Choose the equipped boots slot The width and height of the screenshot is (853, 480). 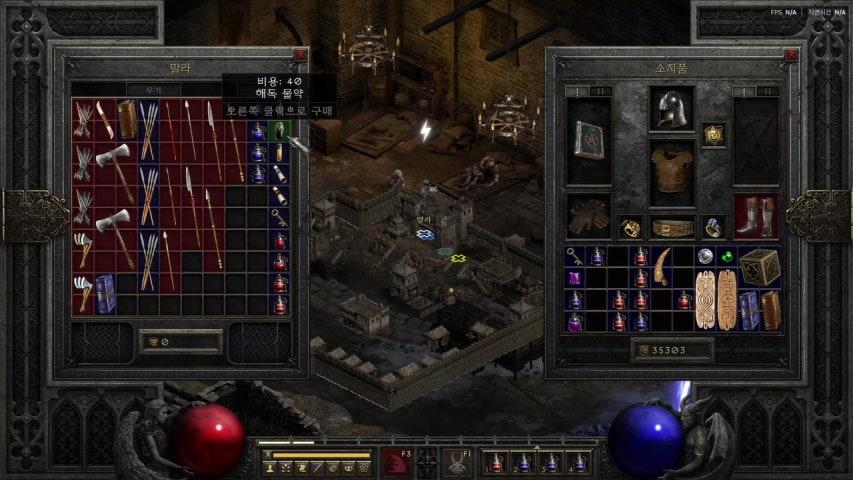click(754, 216)
